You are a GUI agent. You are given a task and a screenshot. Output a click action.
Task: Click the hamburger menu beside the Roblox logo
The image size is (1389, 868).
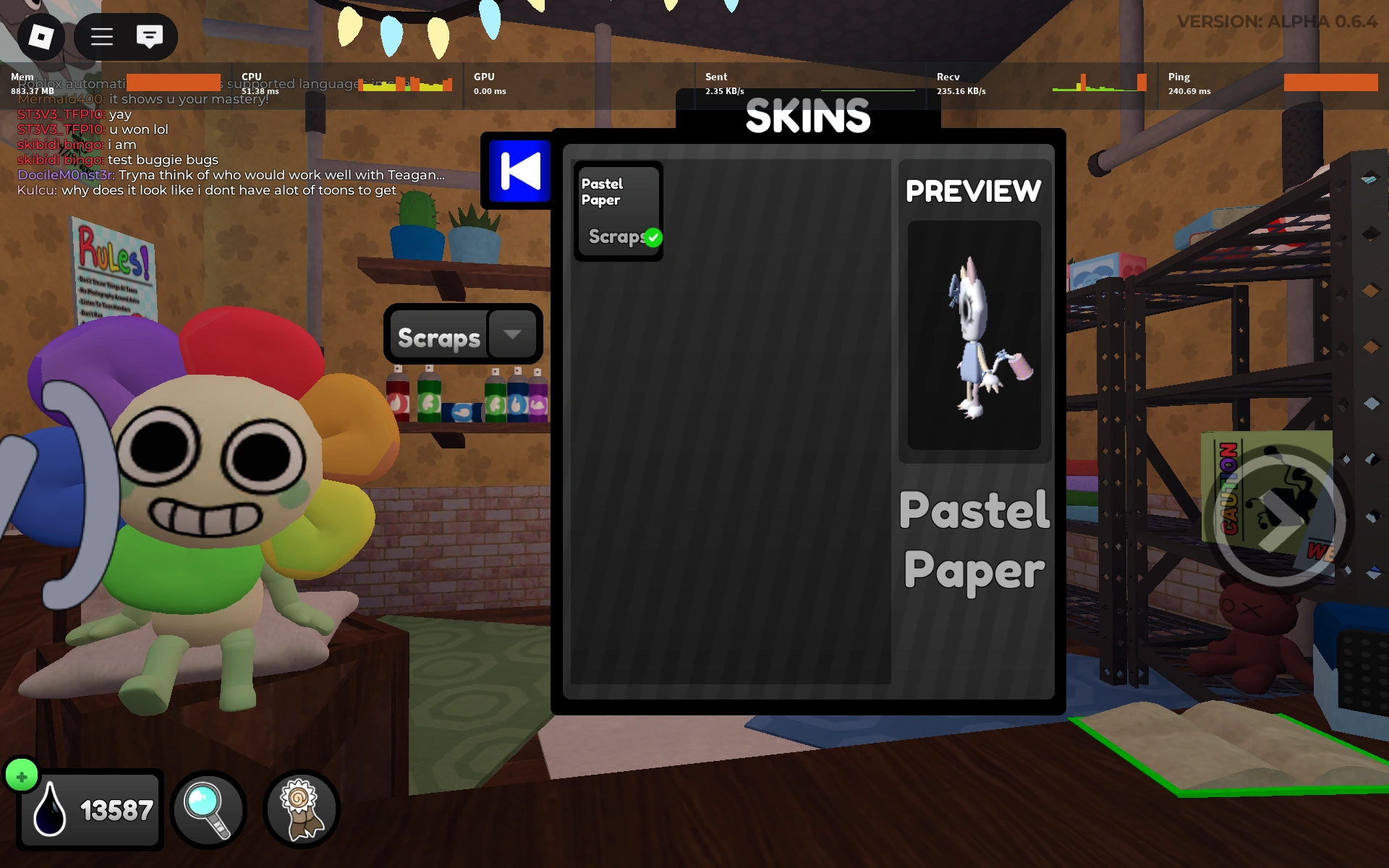tap(101, 36)
